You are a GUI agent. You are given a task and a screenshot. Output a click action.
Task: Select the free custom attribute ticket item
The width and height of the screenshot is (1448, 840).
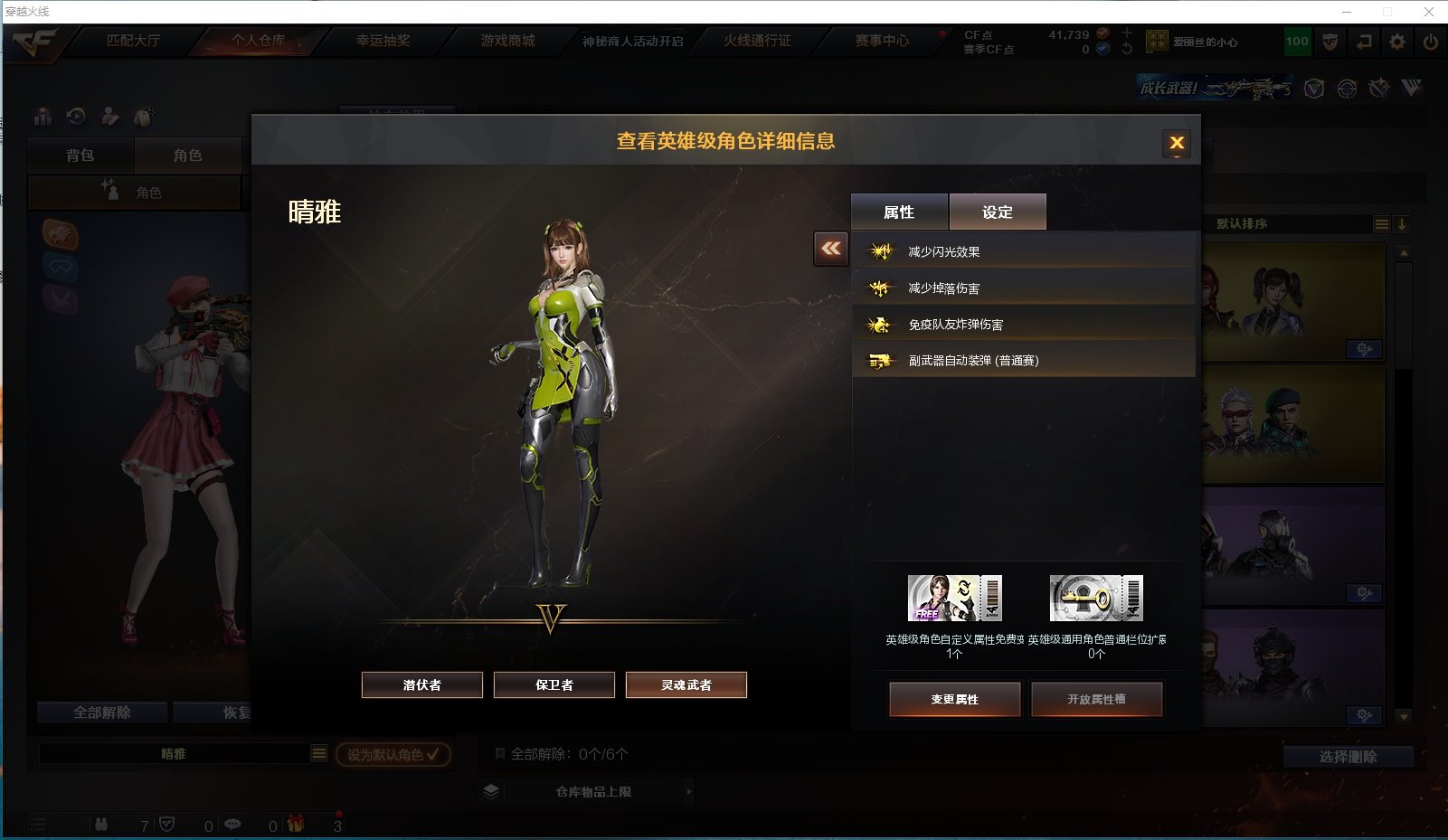pos(954,599)
